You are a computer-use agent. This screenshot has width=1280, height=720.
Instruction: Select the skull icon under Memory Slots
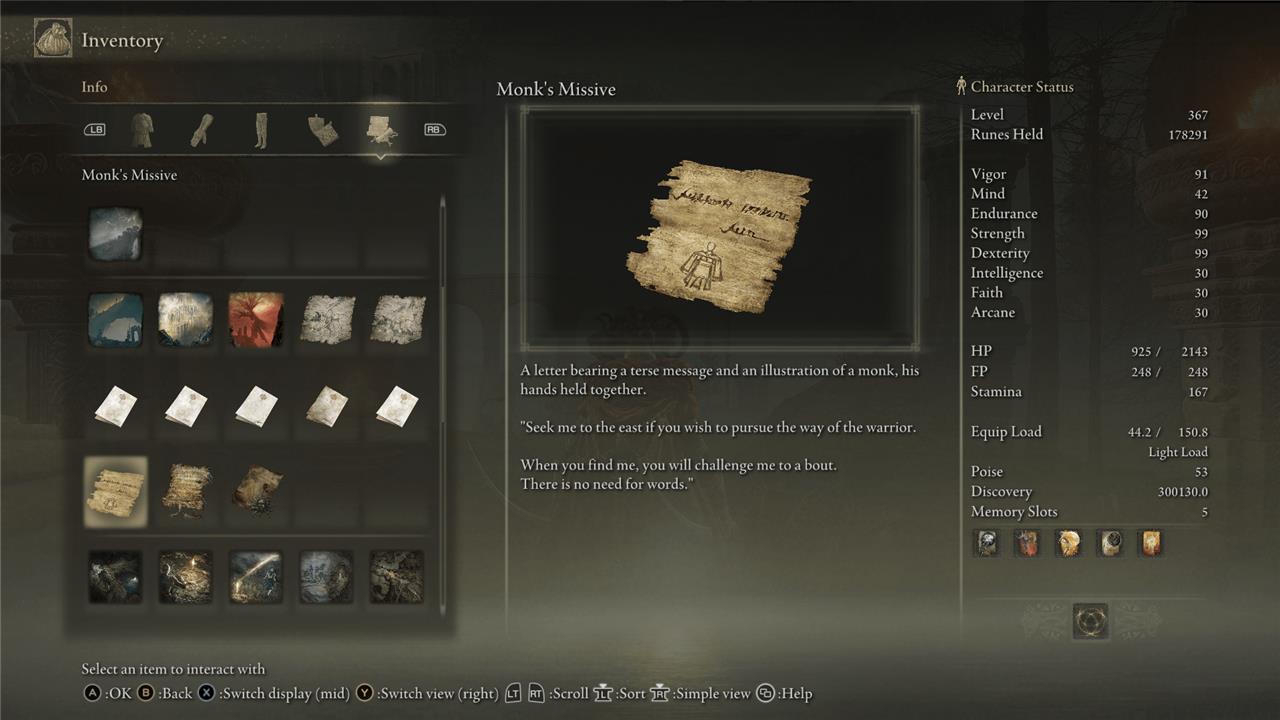[x=986, y=543]
